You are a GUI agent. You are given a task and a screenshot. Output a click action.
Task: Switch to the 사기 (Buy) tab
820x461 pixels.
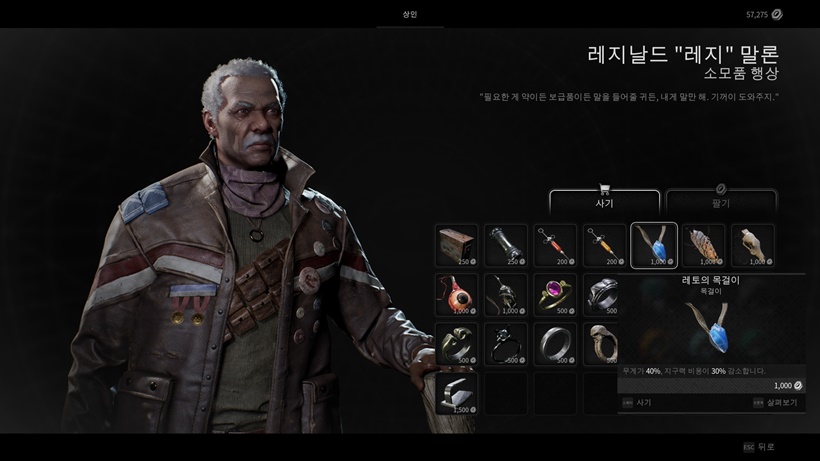coord(603,201)
